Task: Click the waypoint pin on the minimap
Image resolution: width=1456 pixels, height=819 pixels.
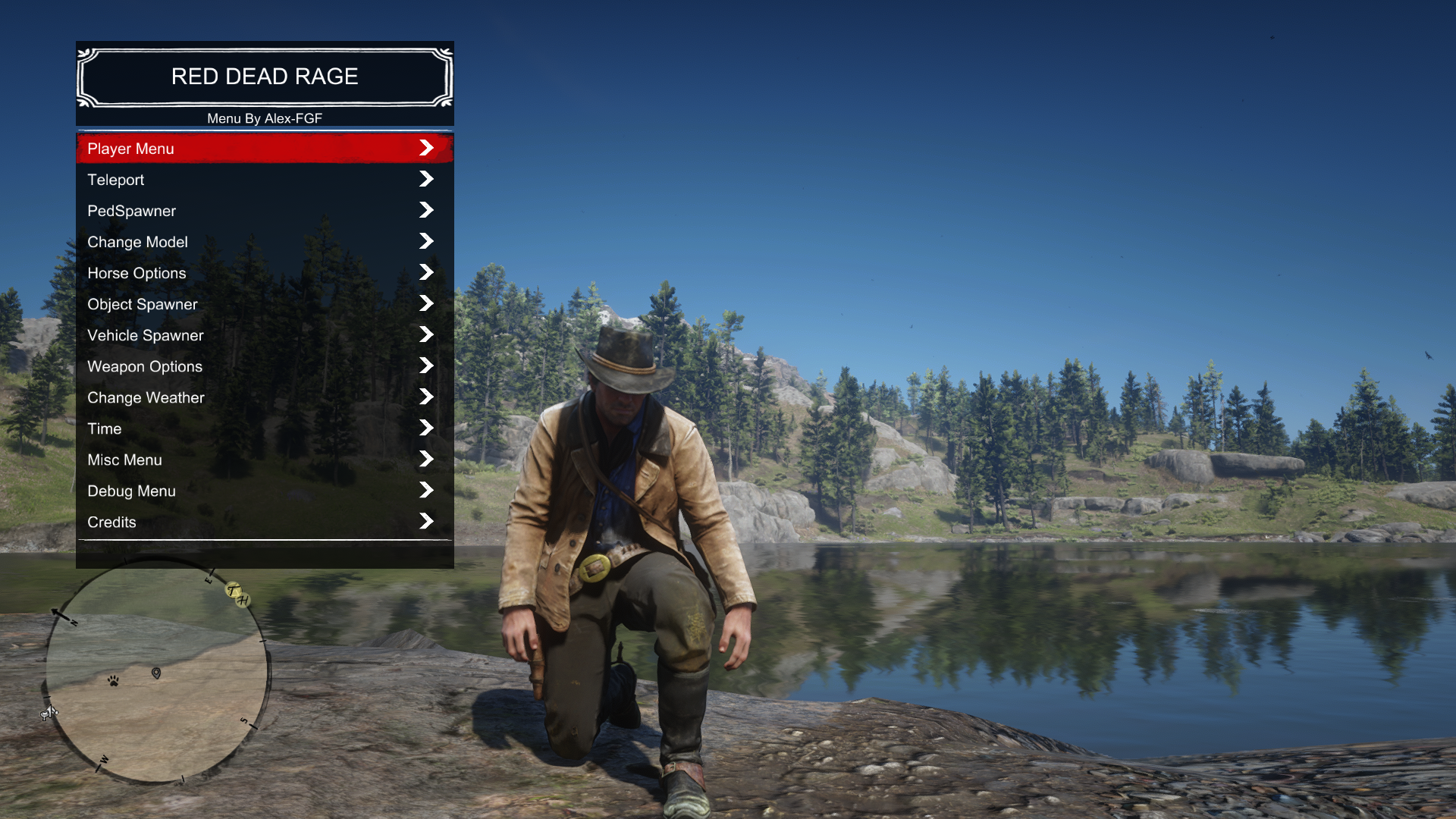Action: (156, 673)
